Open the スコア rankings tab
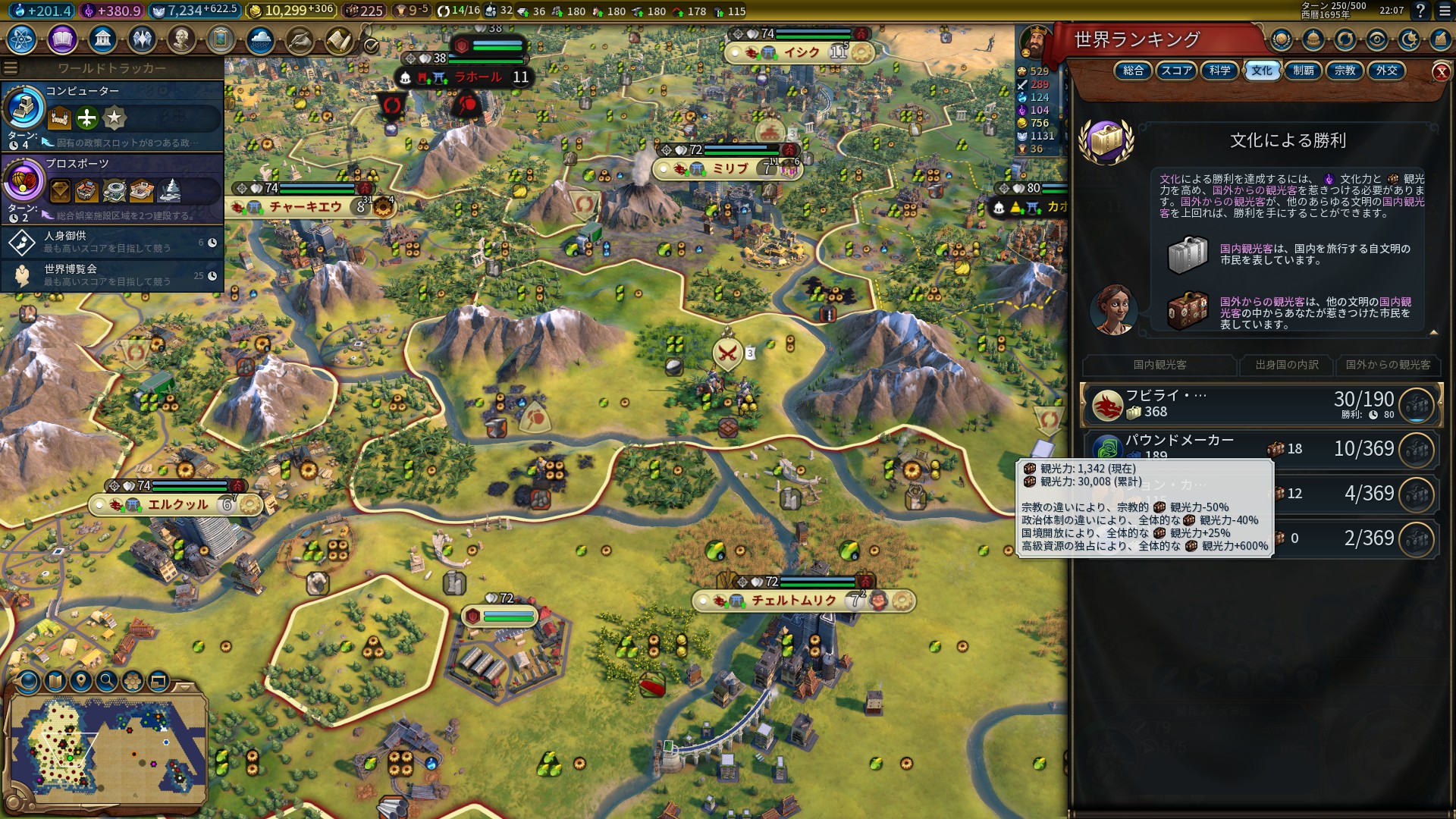 (1176, 71)
